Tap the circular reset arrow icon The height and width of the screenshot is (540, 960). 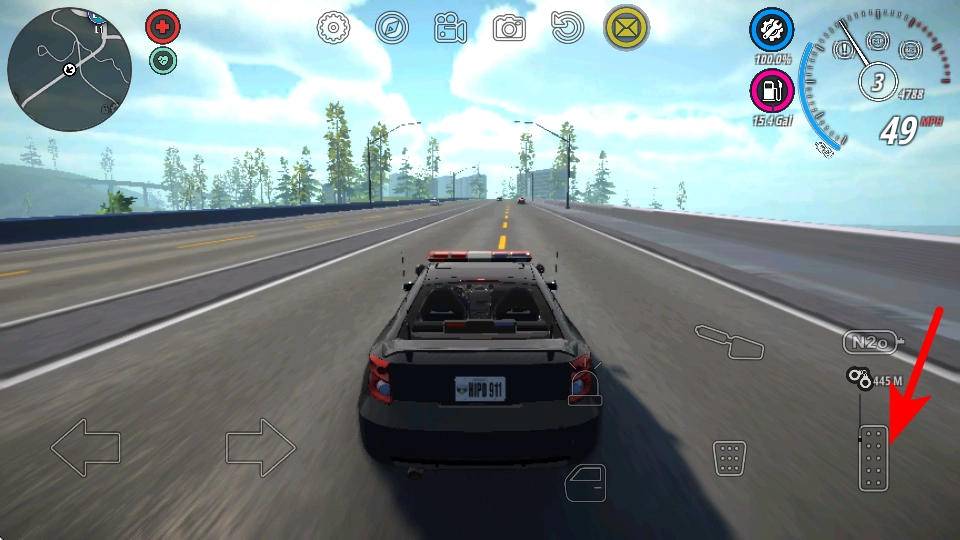(567, 28)
